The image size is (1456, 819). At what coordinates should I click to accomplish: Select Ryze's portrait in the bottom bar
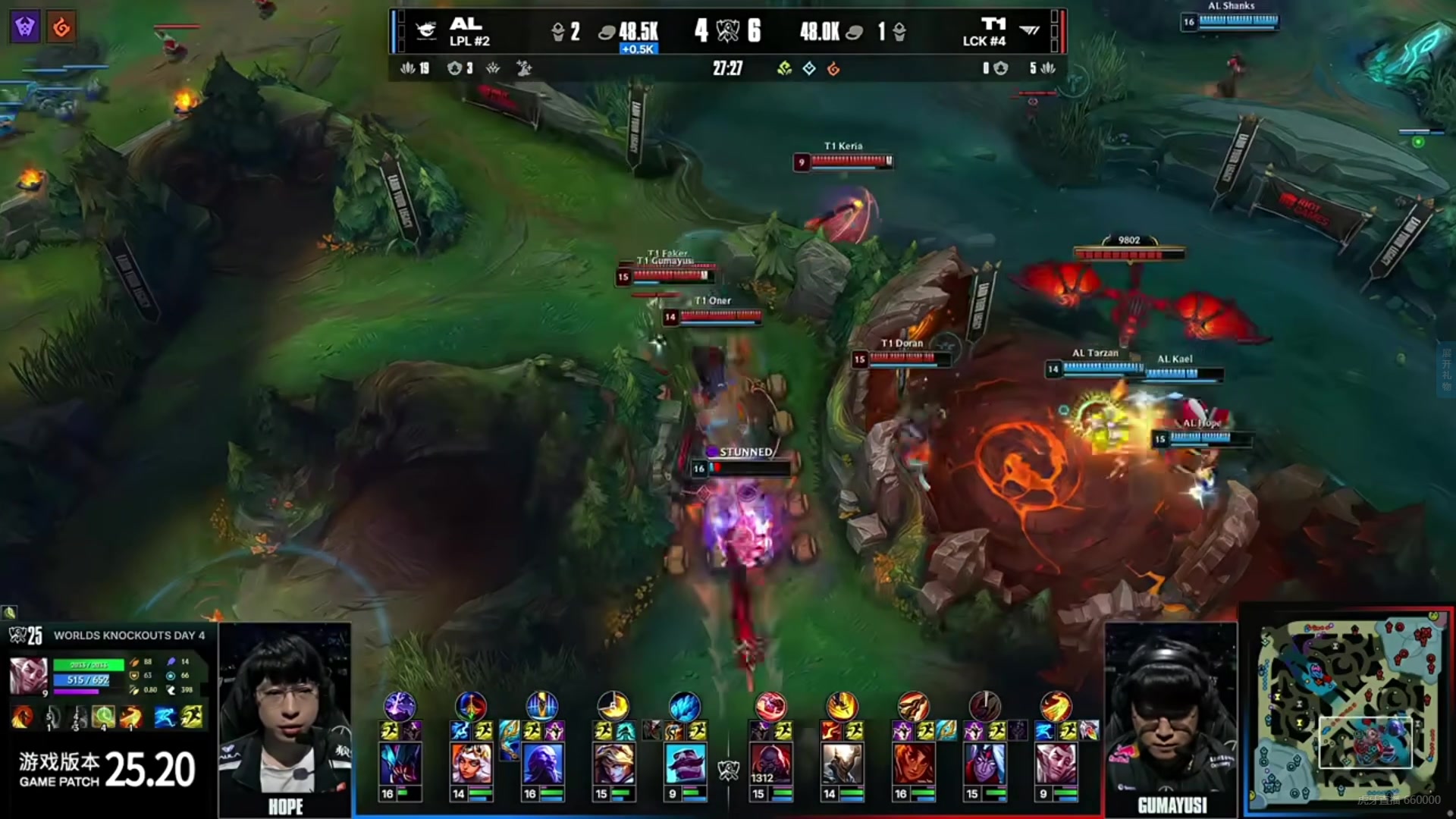(542, 764)
